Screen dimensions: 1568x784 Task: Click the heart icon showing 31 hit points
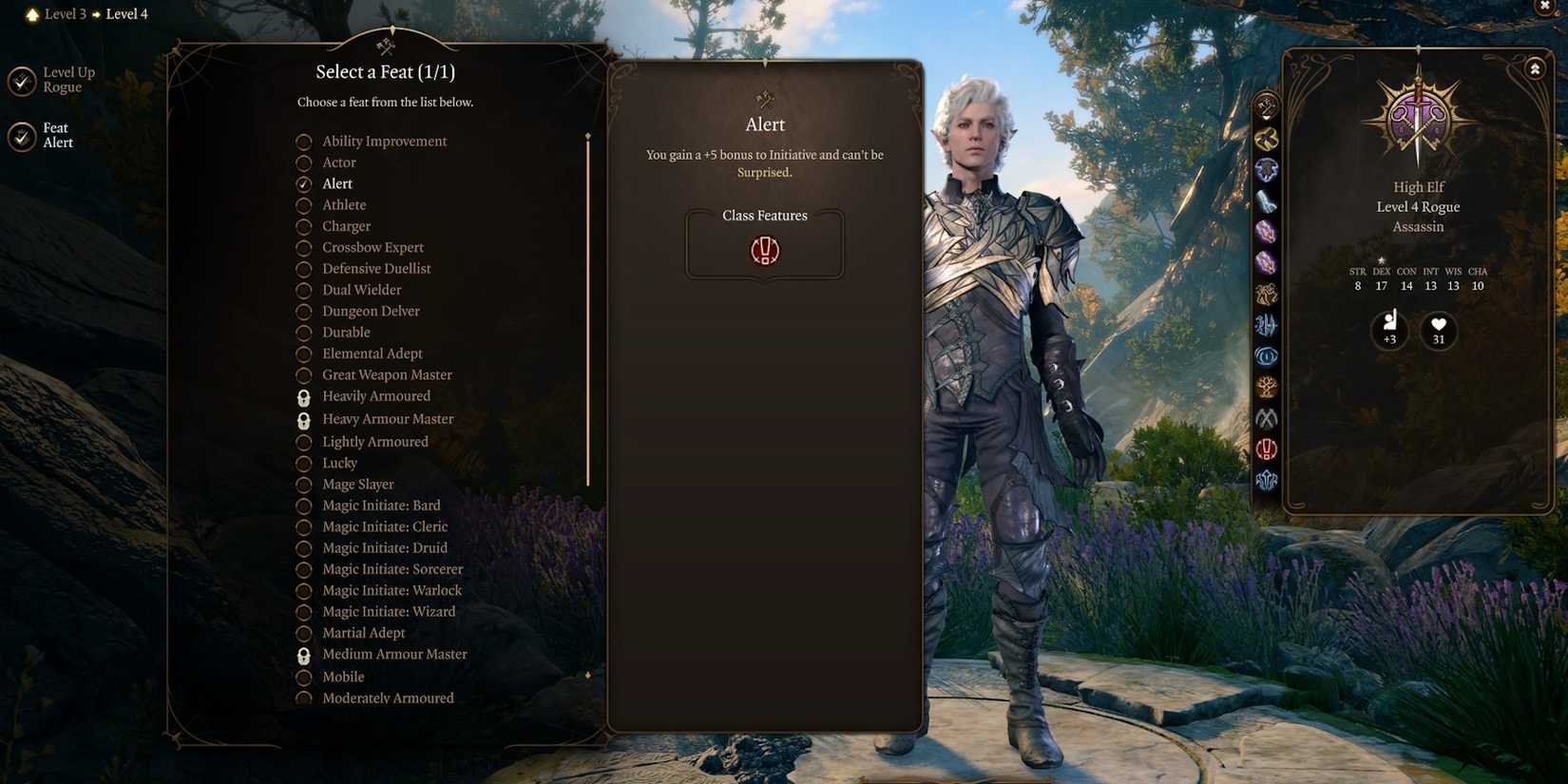1438,331
